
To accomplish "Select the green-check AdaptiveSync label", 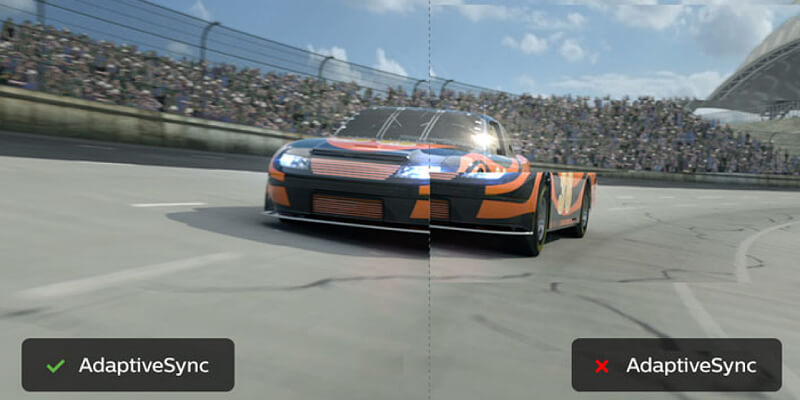I will click(128, 365).
